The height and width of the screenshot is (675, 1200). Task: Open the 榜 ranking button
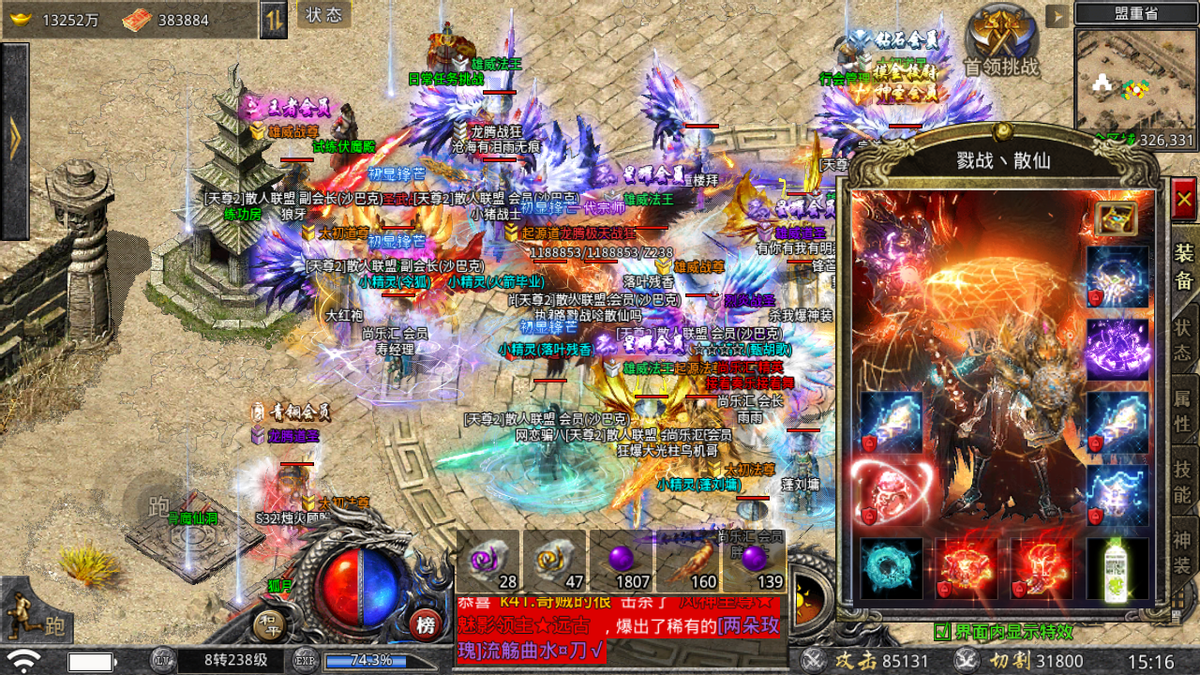(x=427, y=626)
